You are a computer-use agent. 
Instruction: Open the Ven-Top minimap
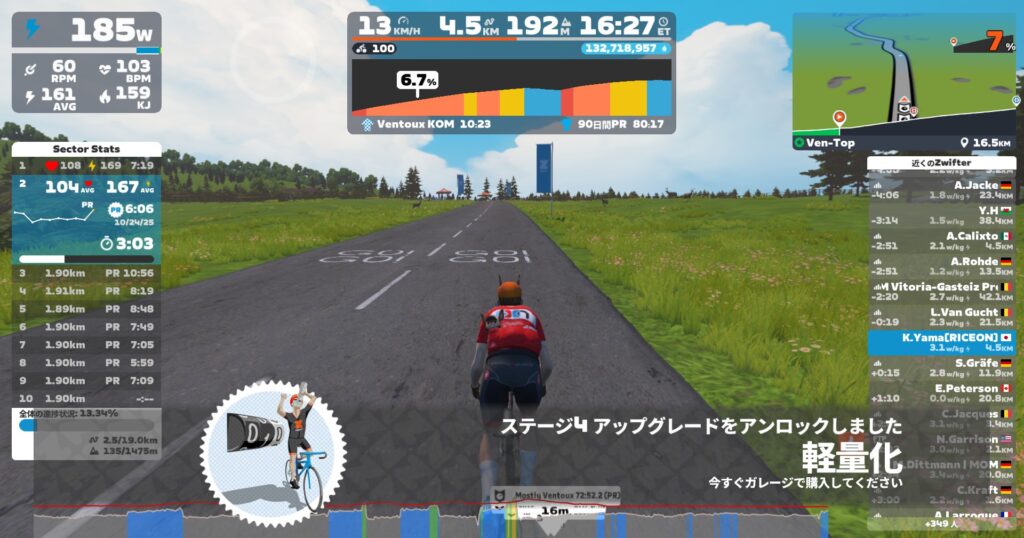tap(904, 75)
